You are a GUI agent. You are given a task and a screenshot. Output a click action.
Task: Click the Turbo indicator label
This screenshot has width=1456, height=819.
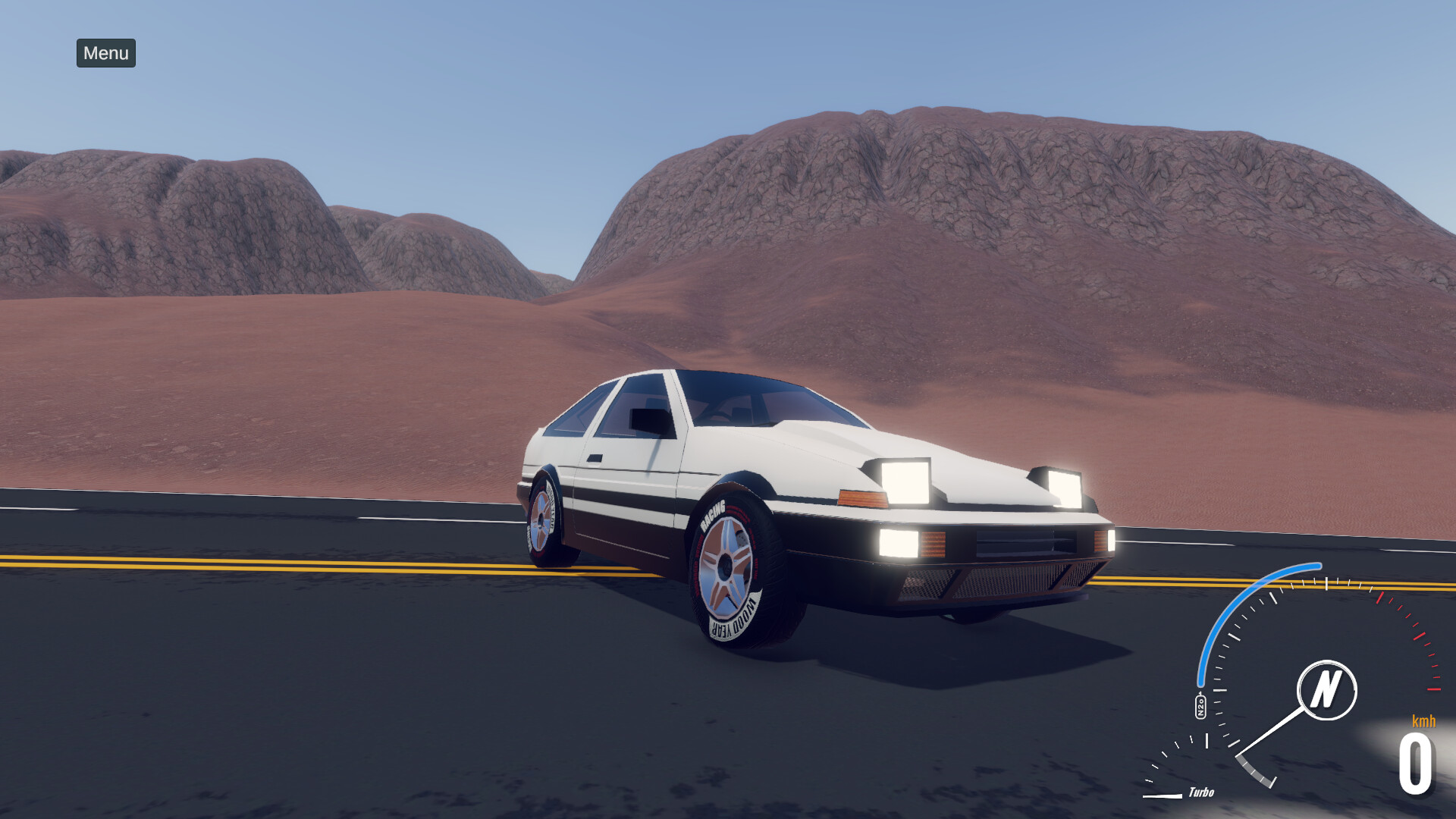pos(1202,792)
